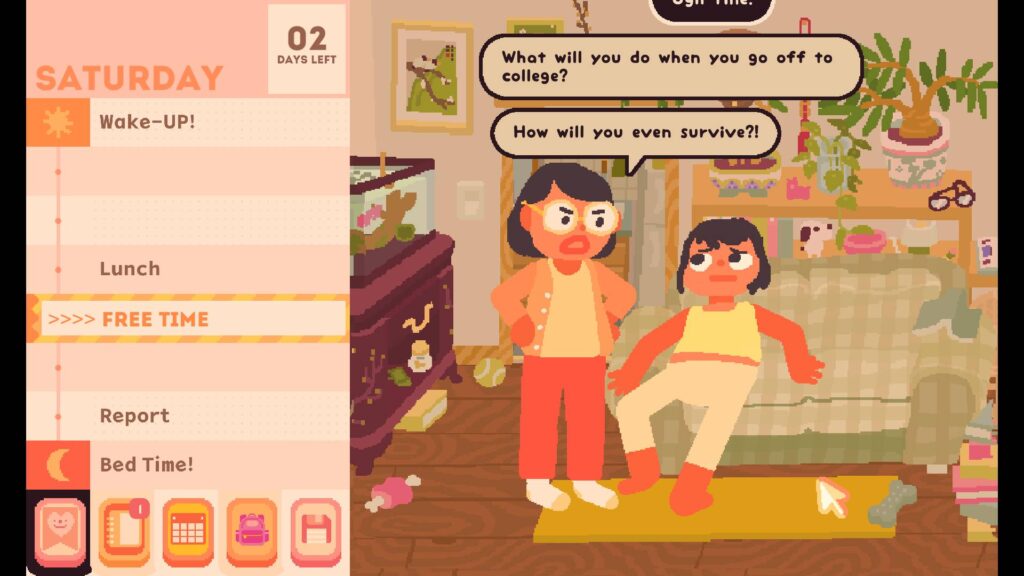Open the pink backpack inventory
The image size is (1024, 576).
tap(251, 532)
